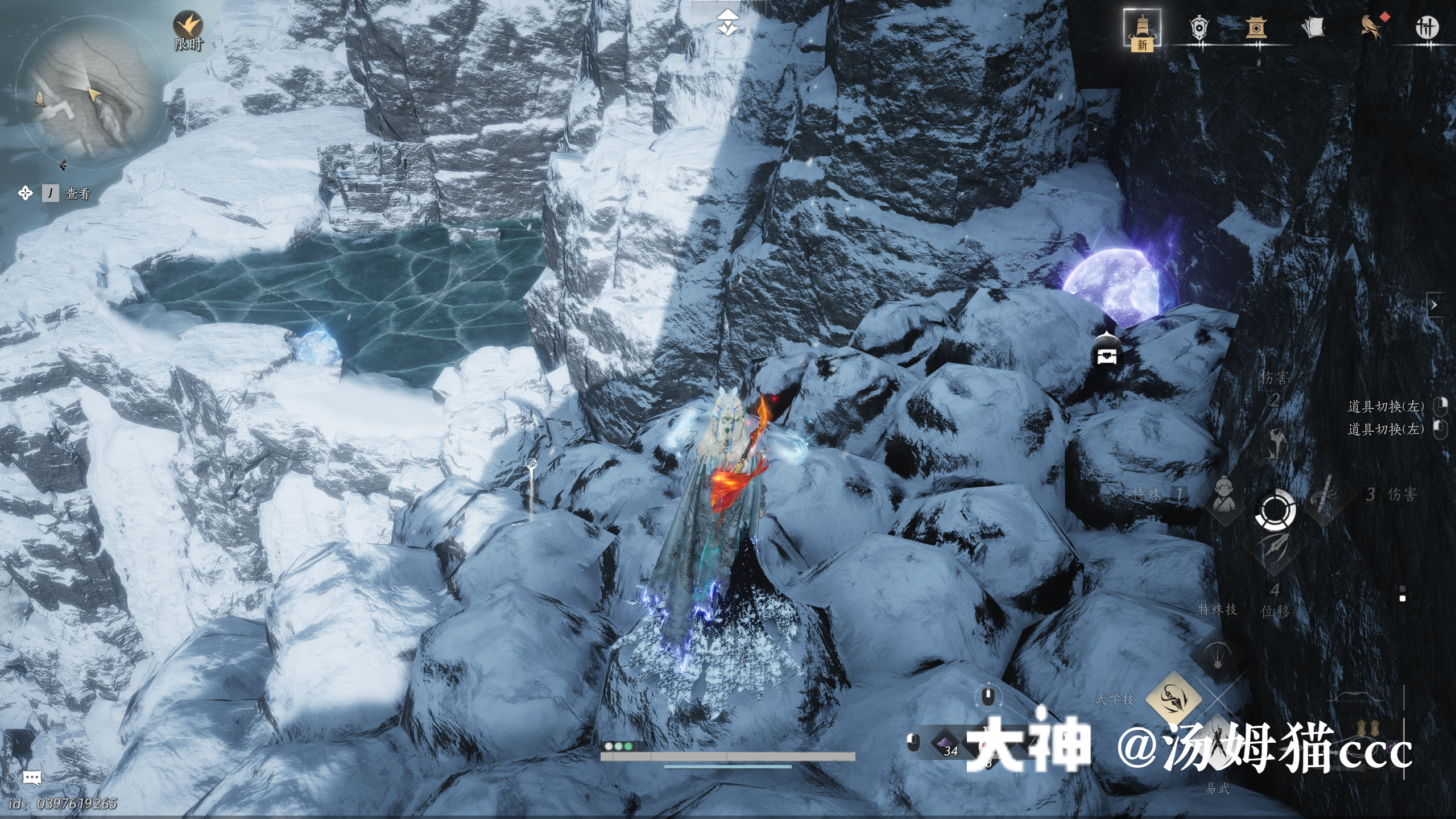The height and width of the screenshot is (819, 1456).
Task: Open the shrine shop icon
Action: coord(1256,27)
